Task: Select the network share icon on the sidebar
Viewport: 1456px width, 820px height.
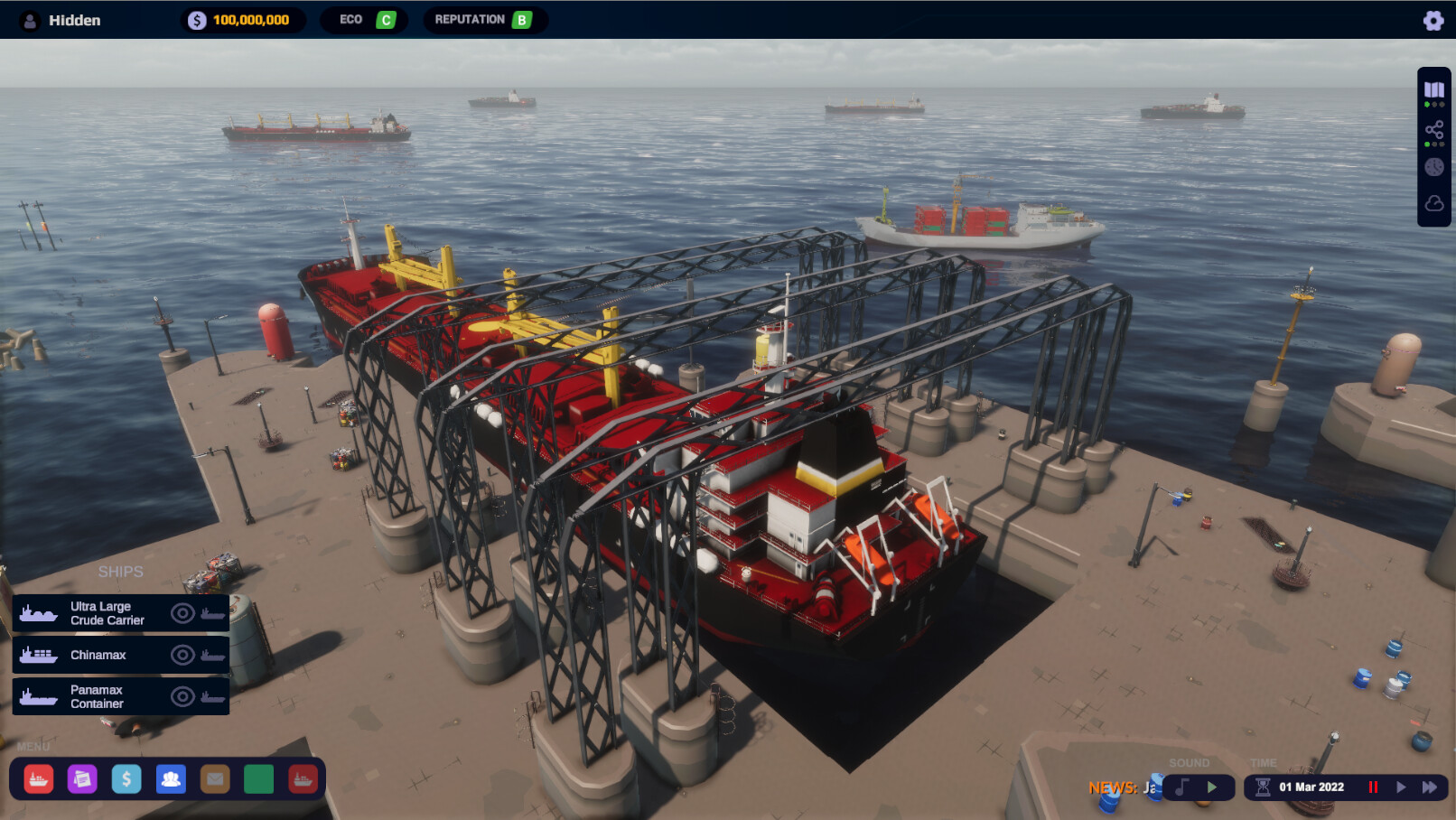Action: point(1433,129)
